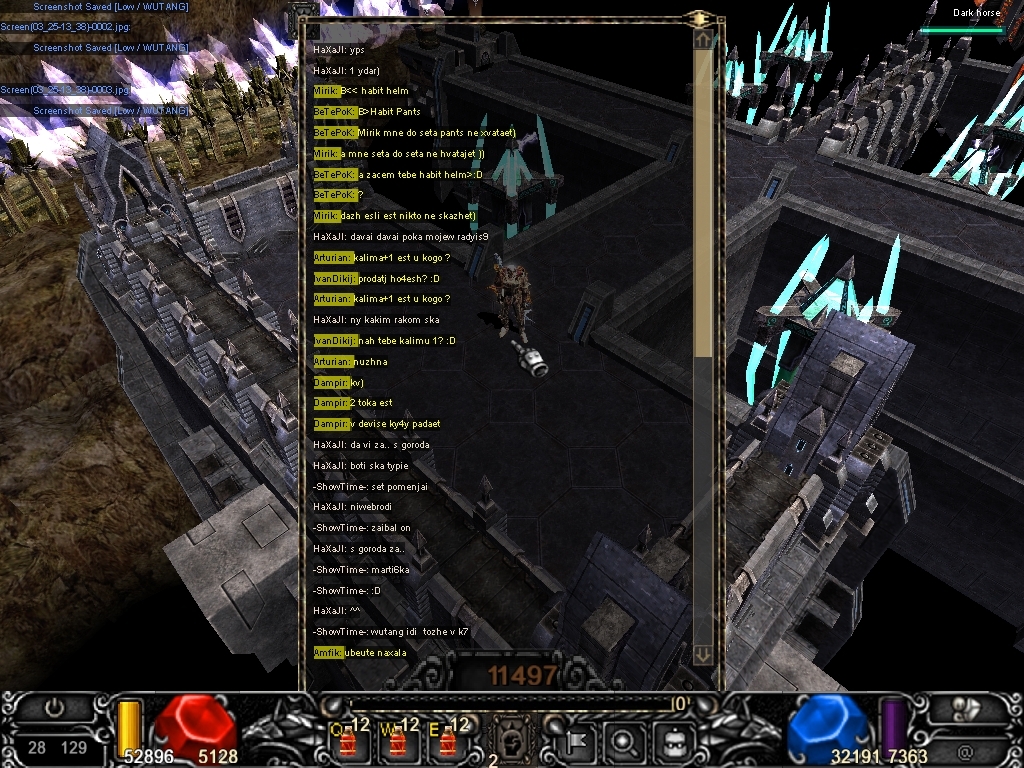Click the power symbol button

coord(55,708)
